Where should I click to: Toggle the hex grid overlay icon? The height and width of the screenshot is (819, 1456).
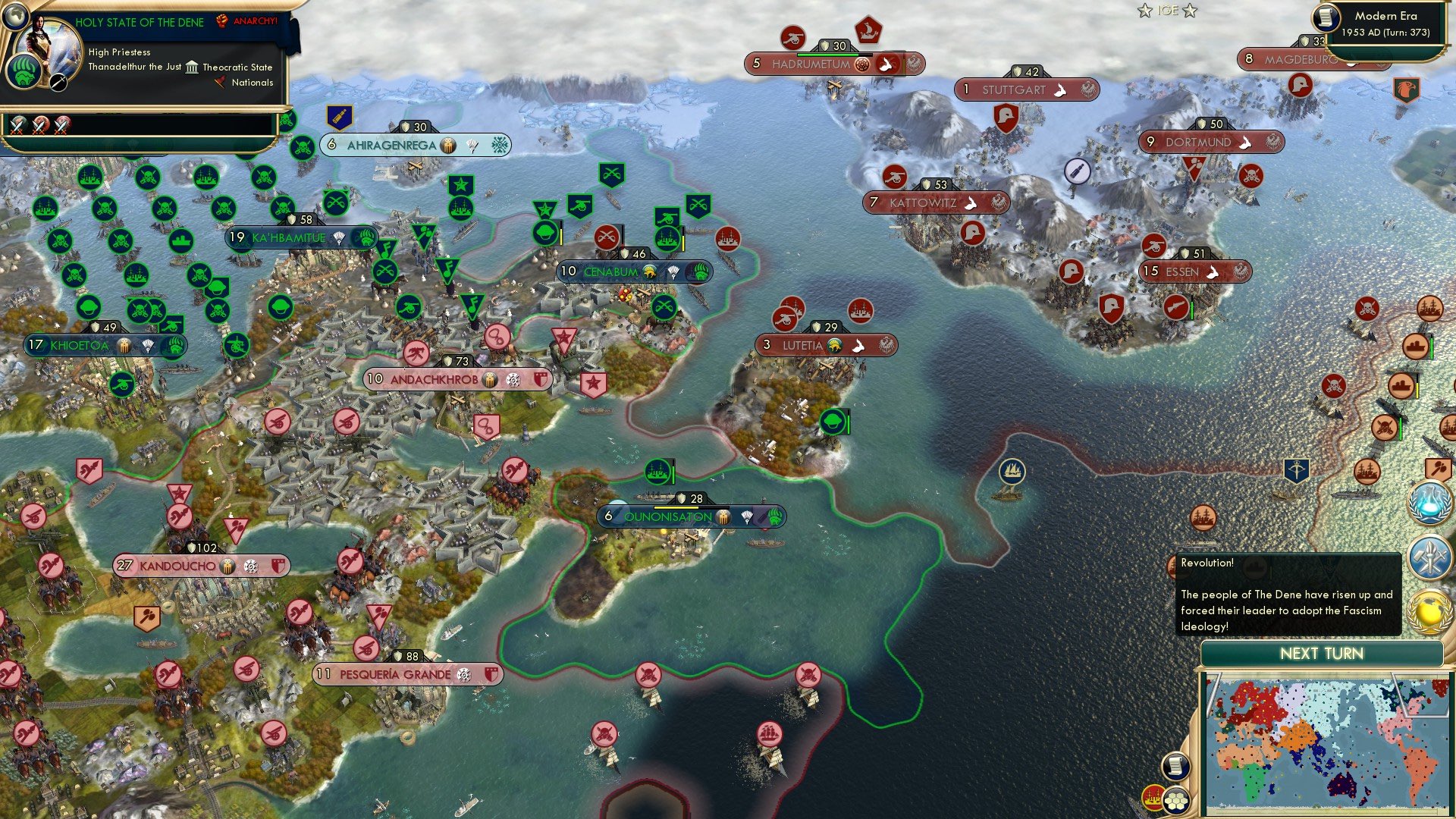coord(1176,801)
